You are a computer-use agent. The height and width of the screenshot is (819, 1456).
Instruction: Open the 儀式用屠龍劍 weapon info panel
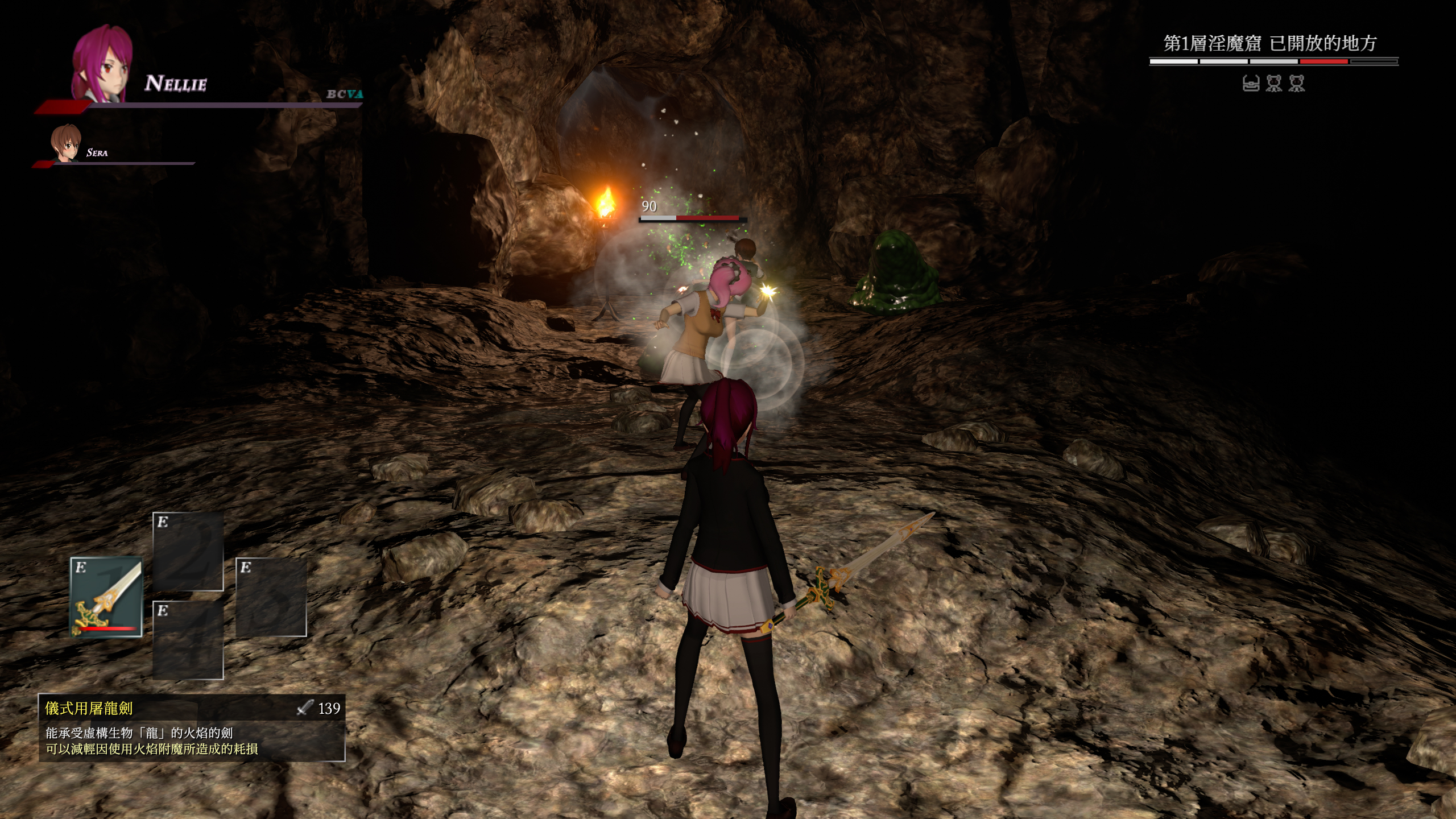(192, 727)
